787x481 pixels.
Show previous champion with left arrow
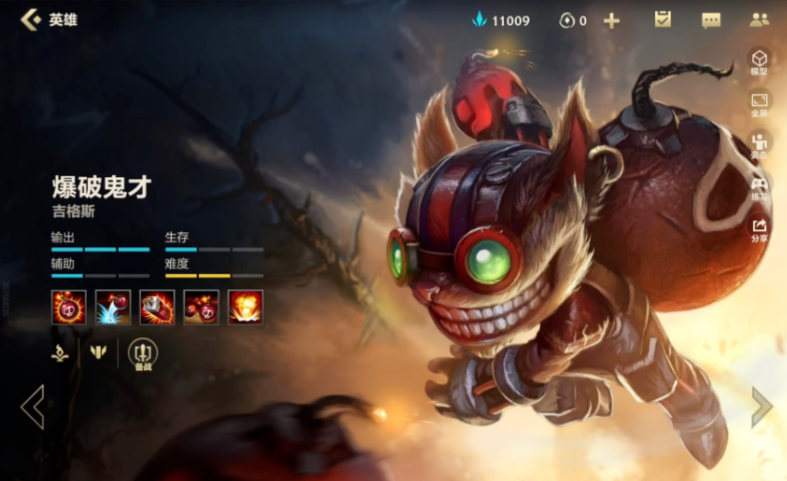click(32, 407)
